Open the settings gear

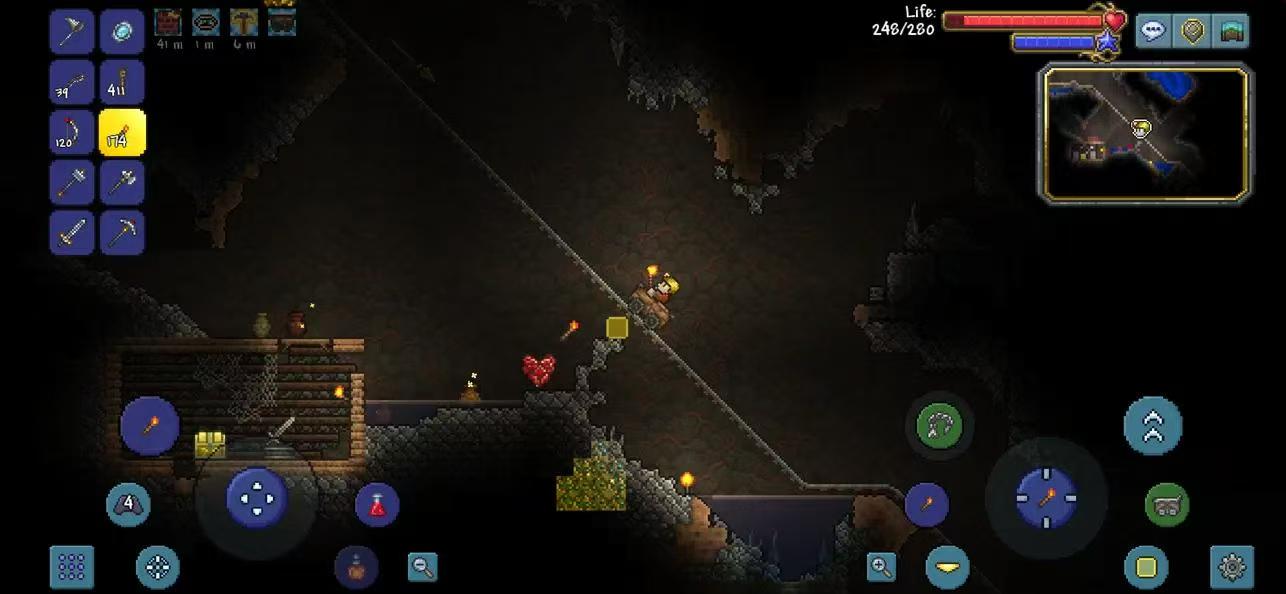1232,567
